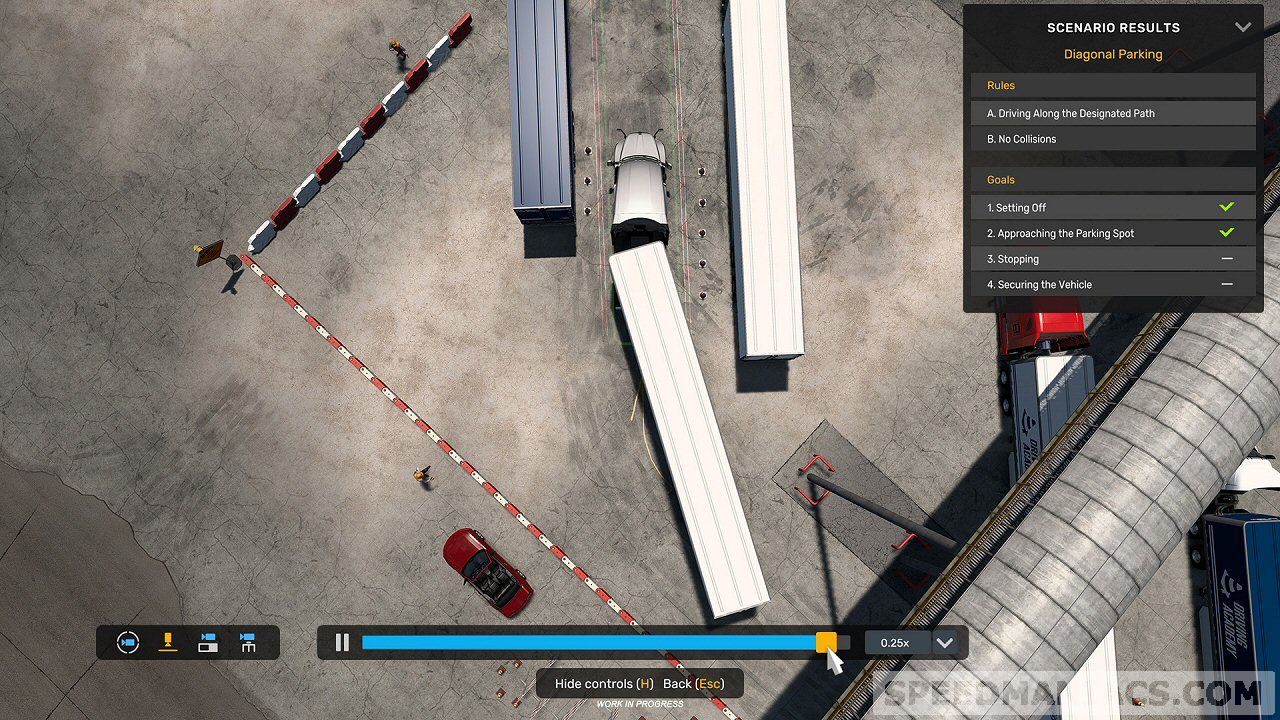
Task: Collapse the Scenario Results panel
Action: click(1243, 27)
